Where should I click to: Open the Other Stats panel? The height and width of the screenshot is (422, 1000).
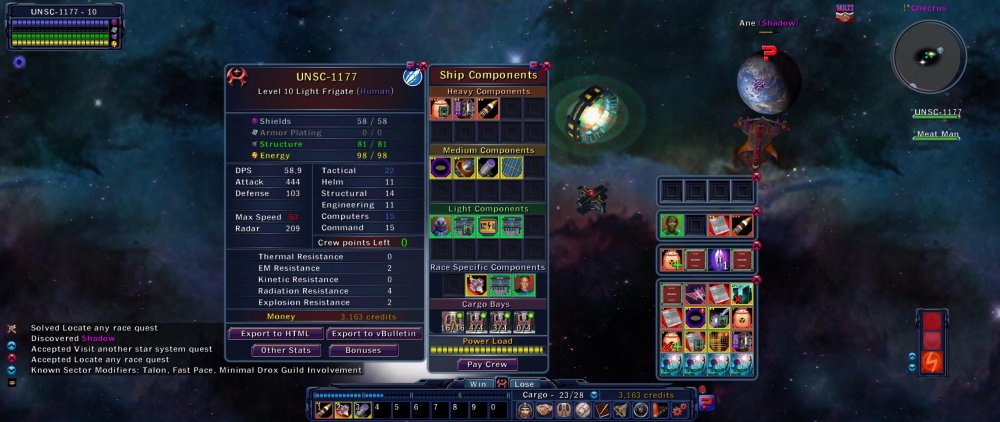pyautogui.click(x=287, y=350)
